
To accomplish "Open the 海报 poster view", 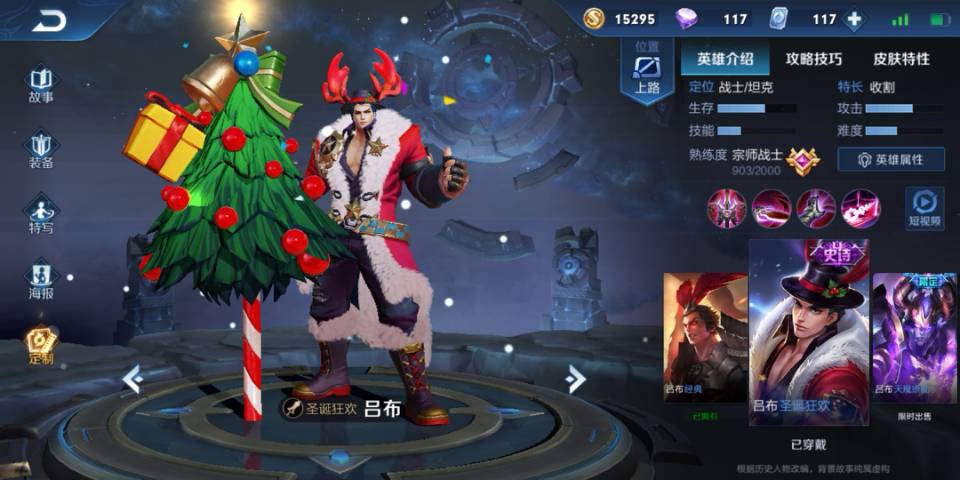I will [x=41, y=279].
